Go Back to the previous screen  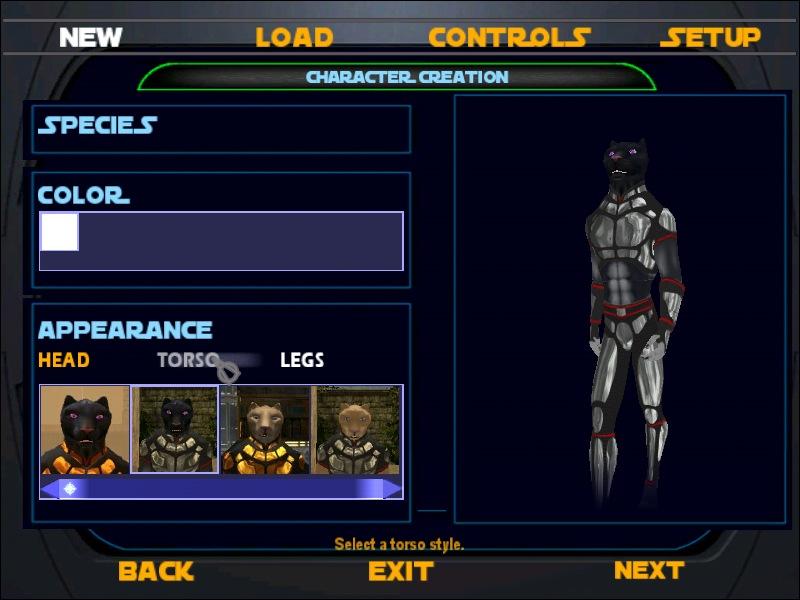[x=155, y=571]
